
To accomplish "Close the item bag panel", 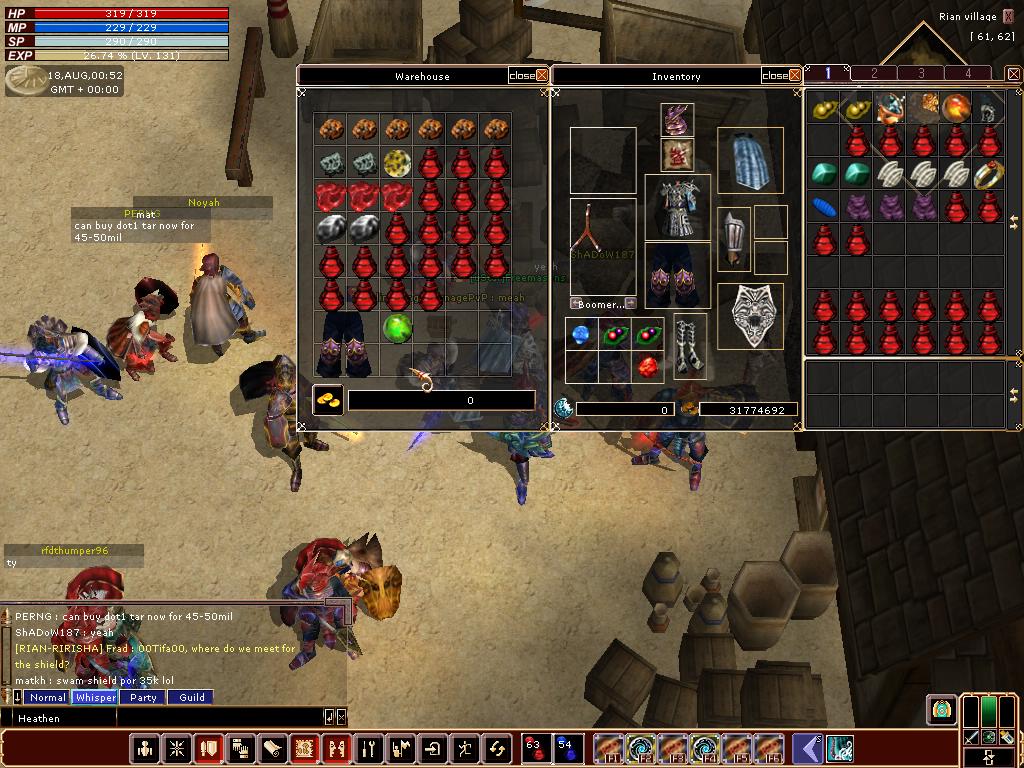I will (1013, 74).
